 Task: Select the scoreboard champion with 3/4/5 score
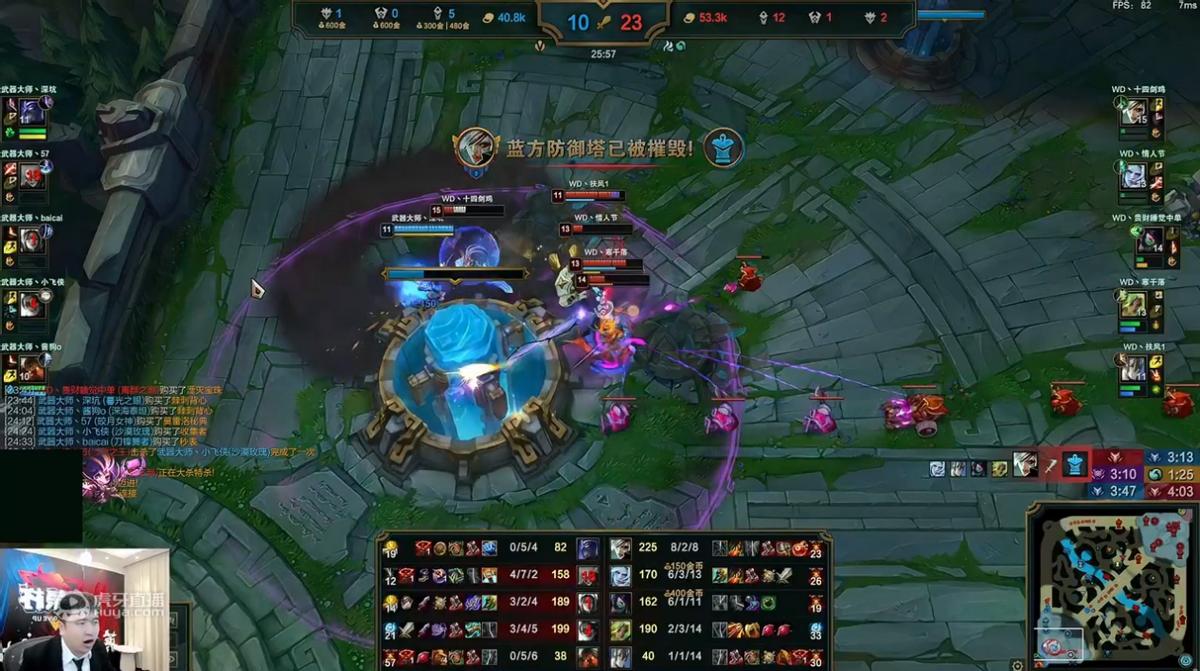click(x=588, y=630)
